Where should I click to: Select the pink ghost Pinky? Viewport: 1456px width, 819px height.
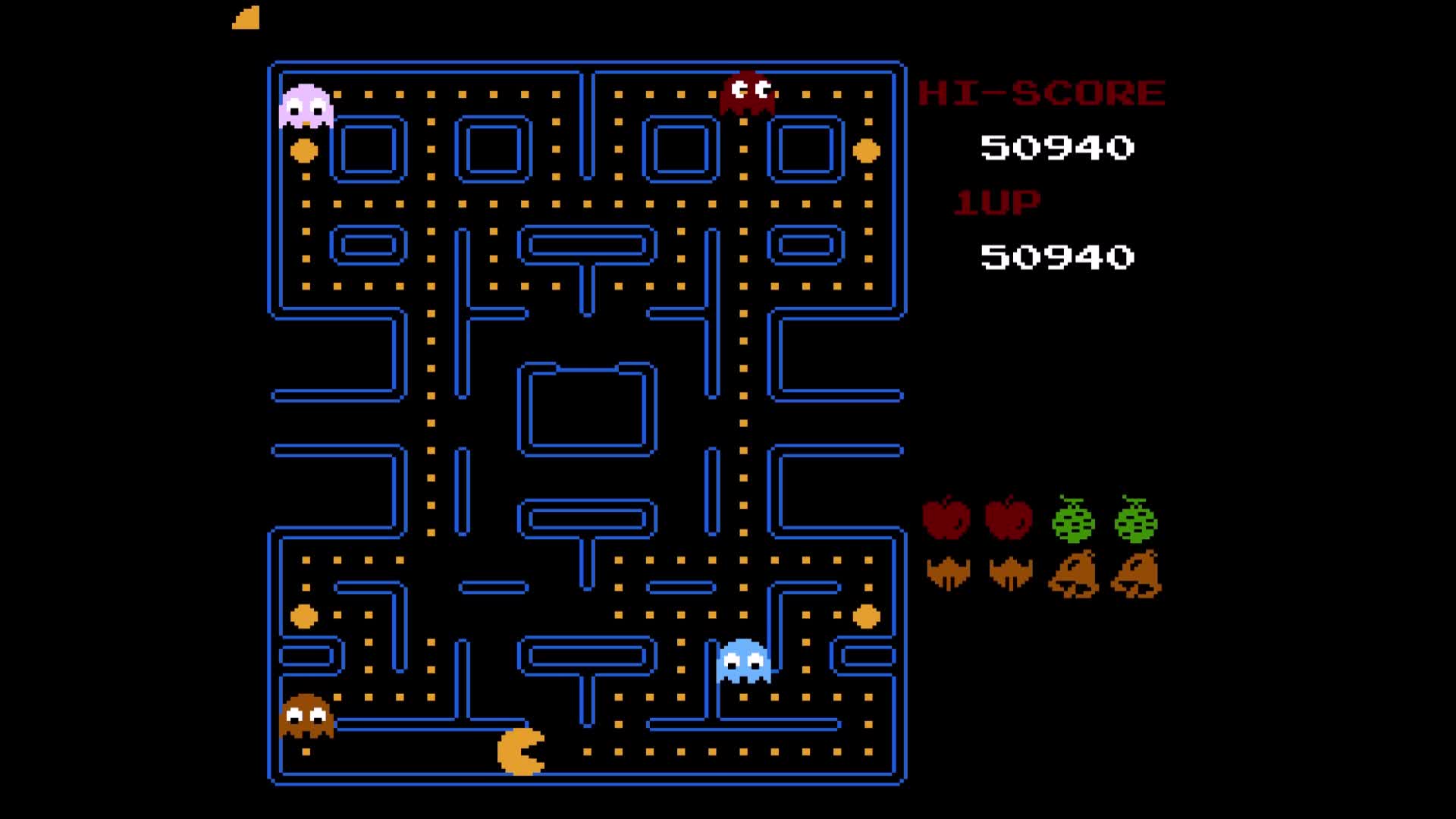coord(306,105)
